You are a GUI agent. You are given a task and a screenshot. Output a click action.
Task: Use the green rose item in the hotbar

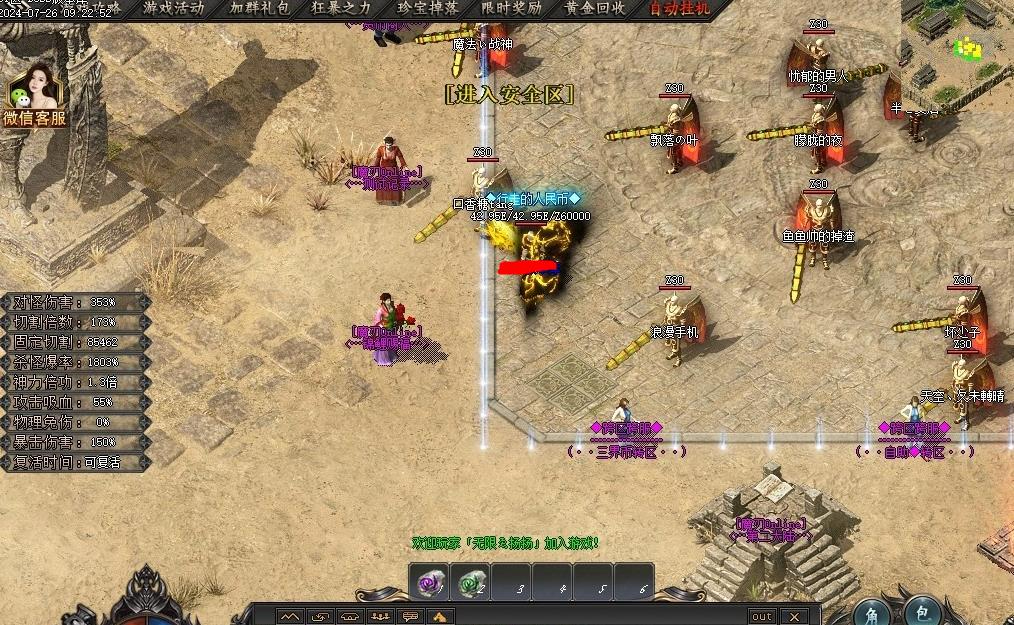point(471,583)
